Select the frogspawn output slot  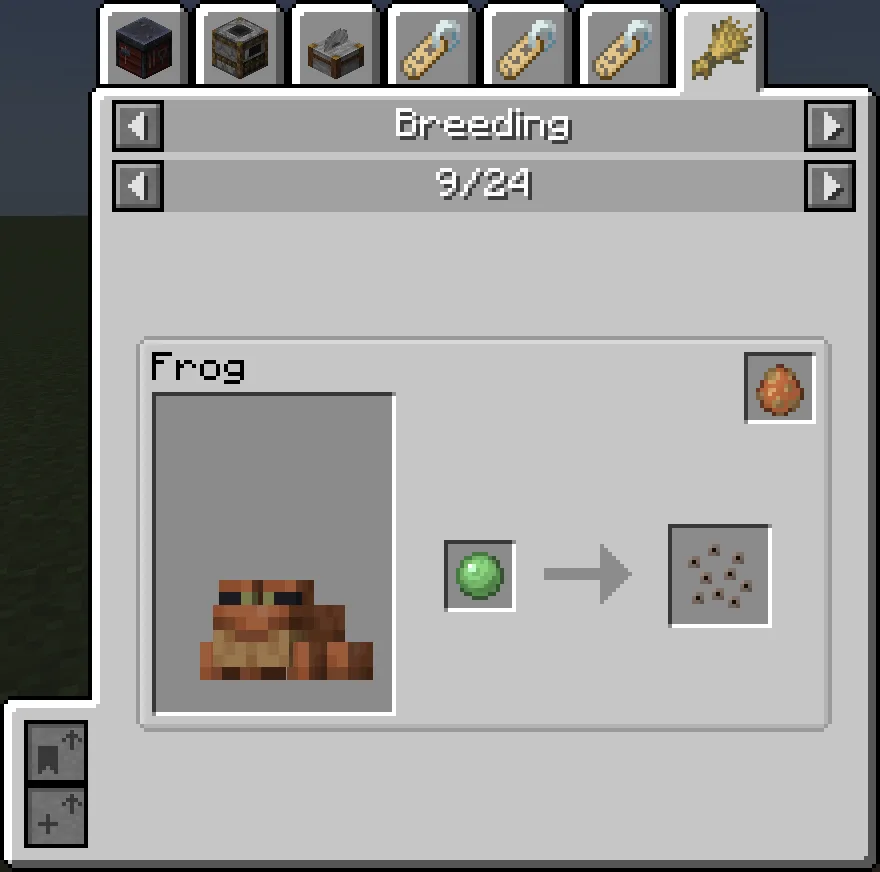[x=719, y=576]
